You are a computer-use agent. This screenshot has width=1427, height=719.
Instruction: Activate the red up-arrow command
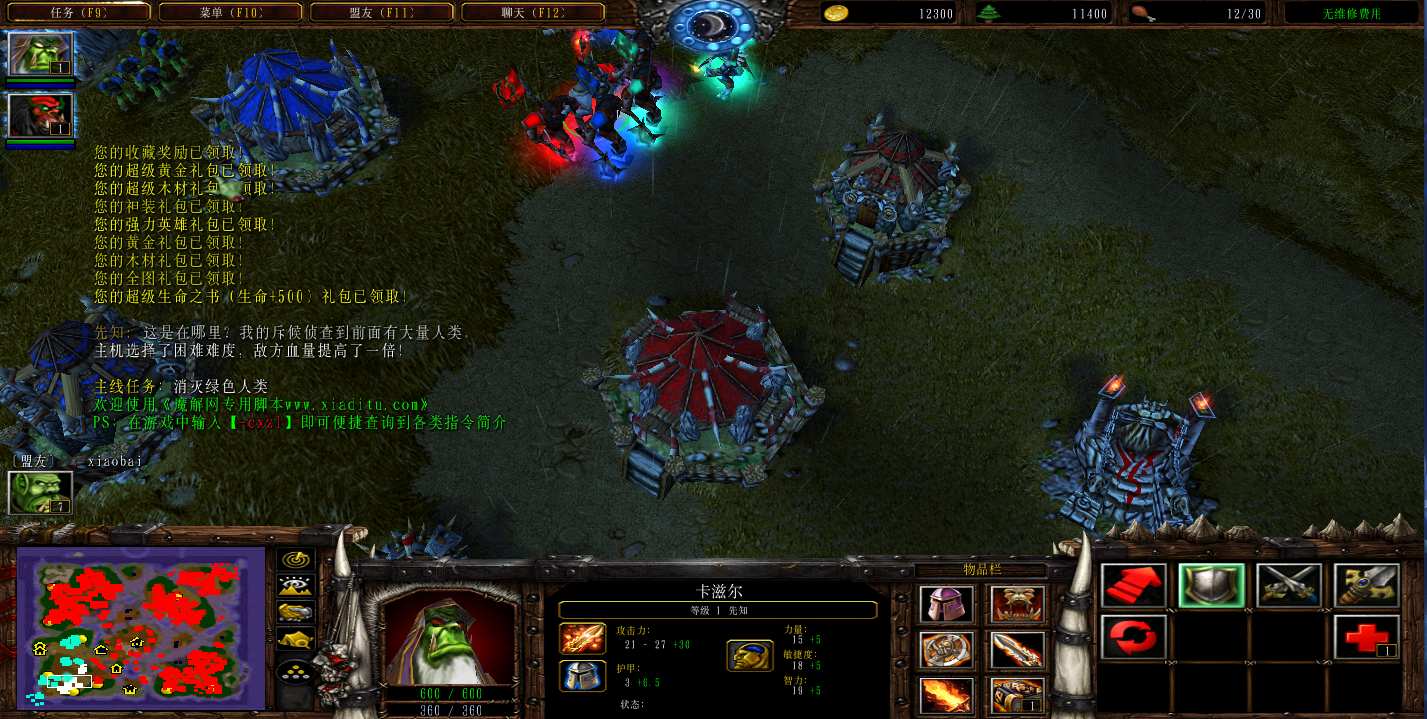pyautogui.click(x=1133, y=586)
